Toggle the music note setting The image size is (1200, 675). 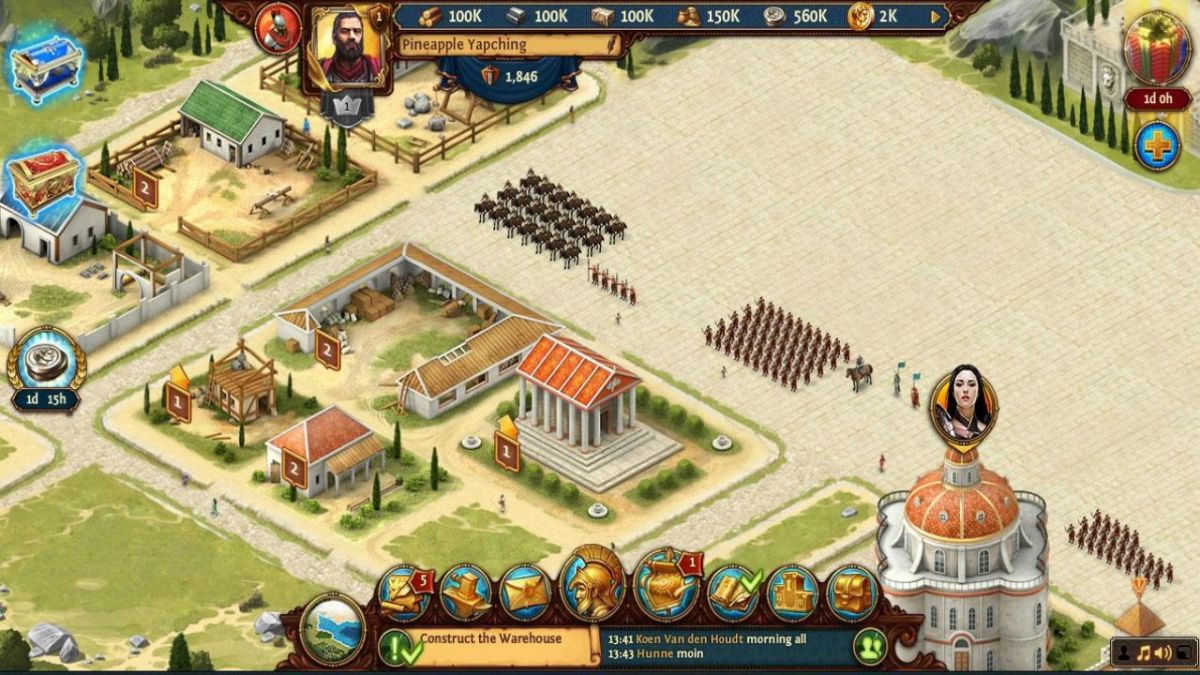1144,654
